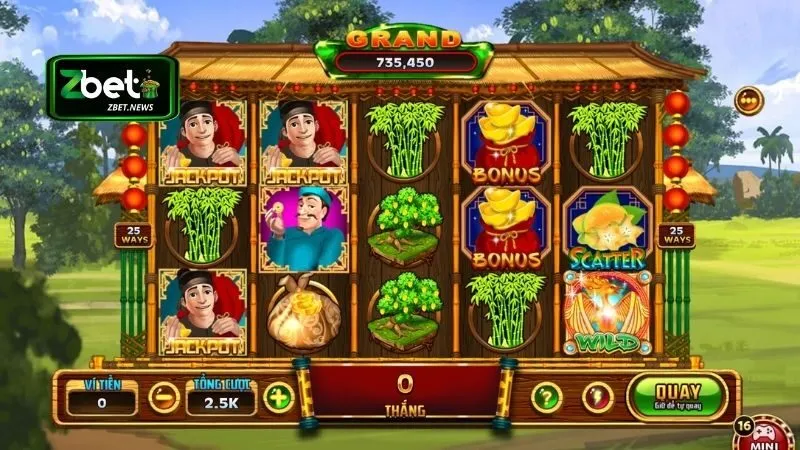Screen dimensions: 800x450
Task: Activate the lightning bolt turbo spin button
Action: click(597, 398)
